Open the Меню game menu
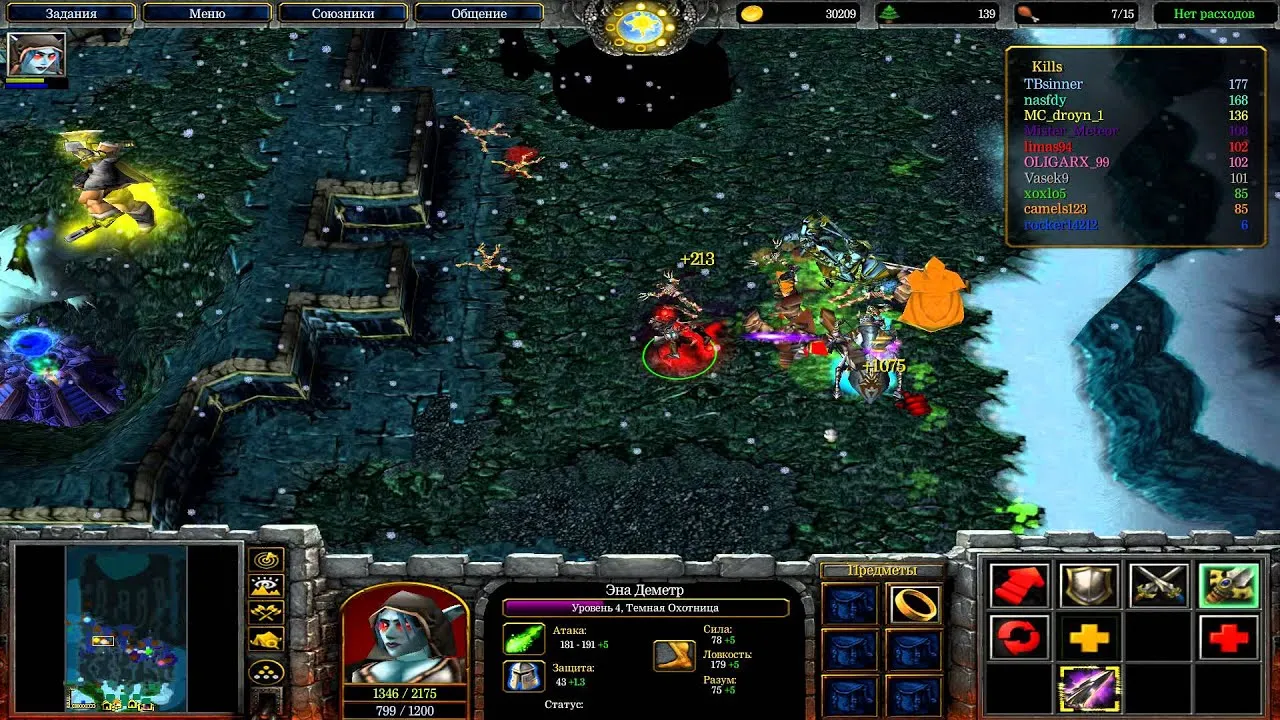 coord(208,13)
